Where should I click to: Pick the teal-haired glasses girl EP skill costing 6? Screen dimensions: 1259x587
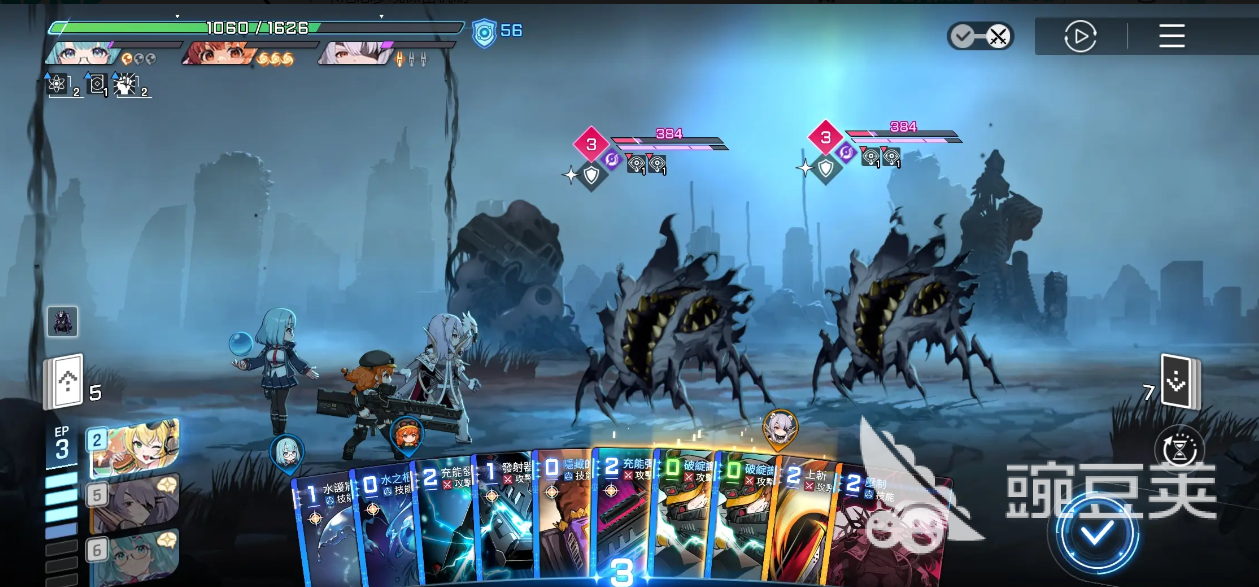coord(135,556)
